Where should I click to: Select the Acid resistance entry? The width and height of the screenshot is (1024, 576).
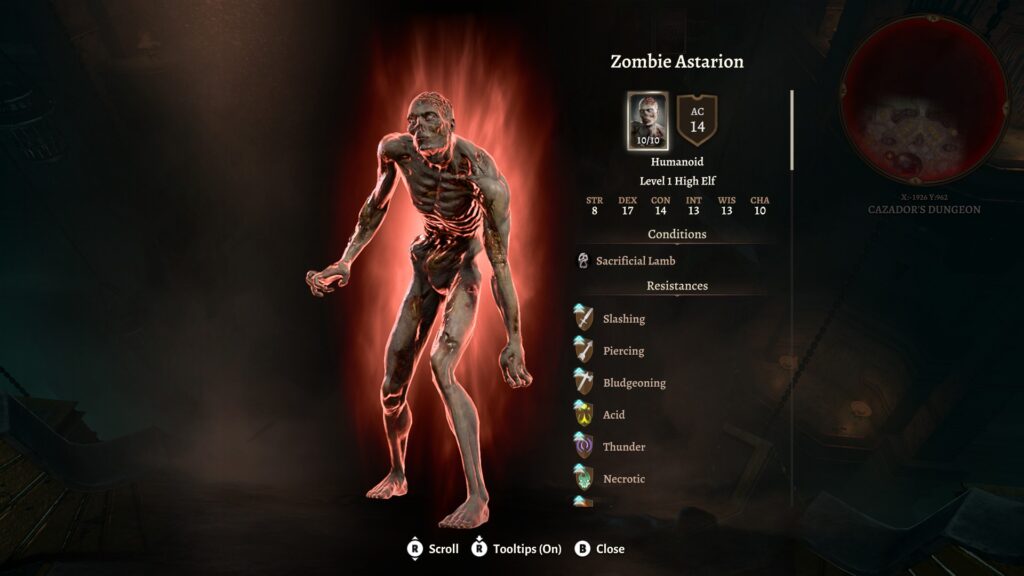pos(613,415)
